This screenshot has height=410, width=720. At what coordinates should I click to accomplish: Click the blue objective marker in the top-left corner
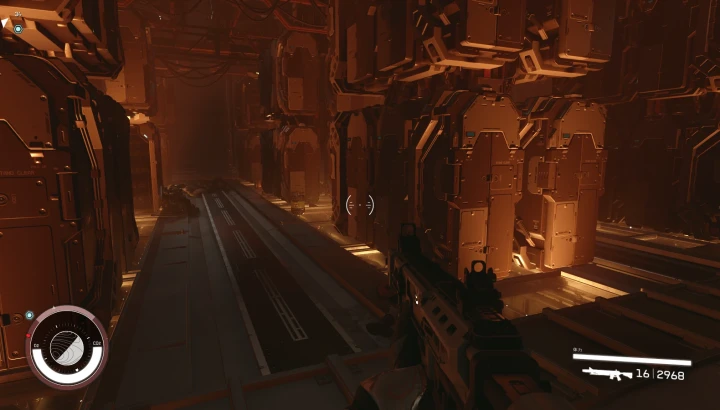pyautogui.click(x=18, y=29)
